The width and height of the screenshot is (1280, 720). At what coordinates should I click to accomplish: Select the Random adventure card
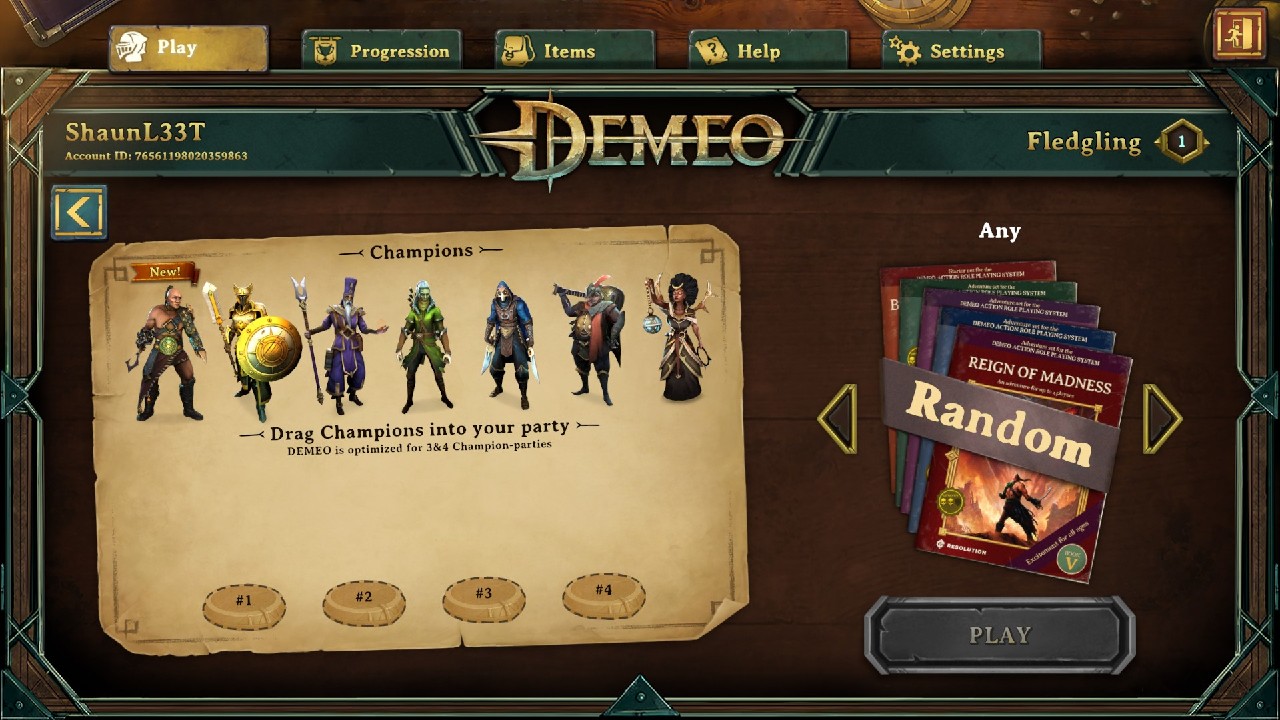tap(1000, 430)
